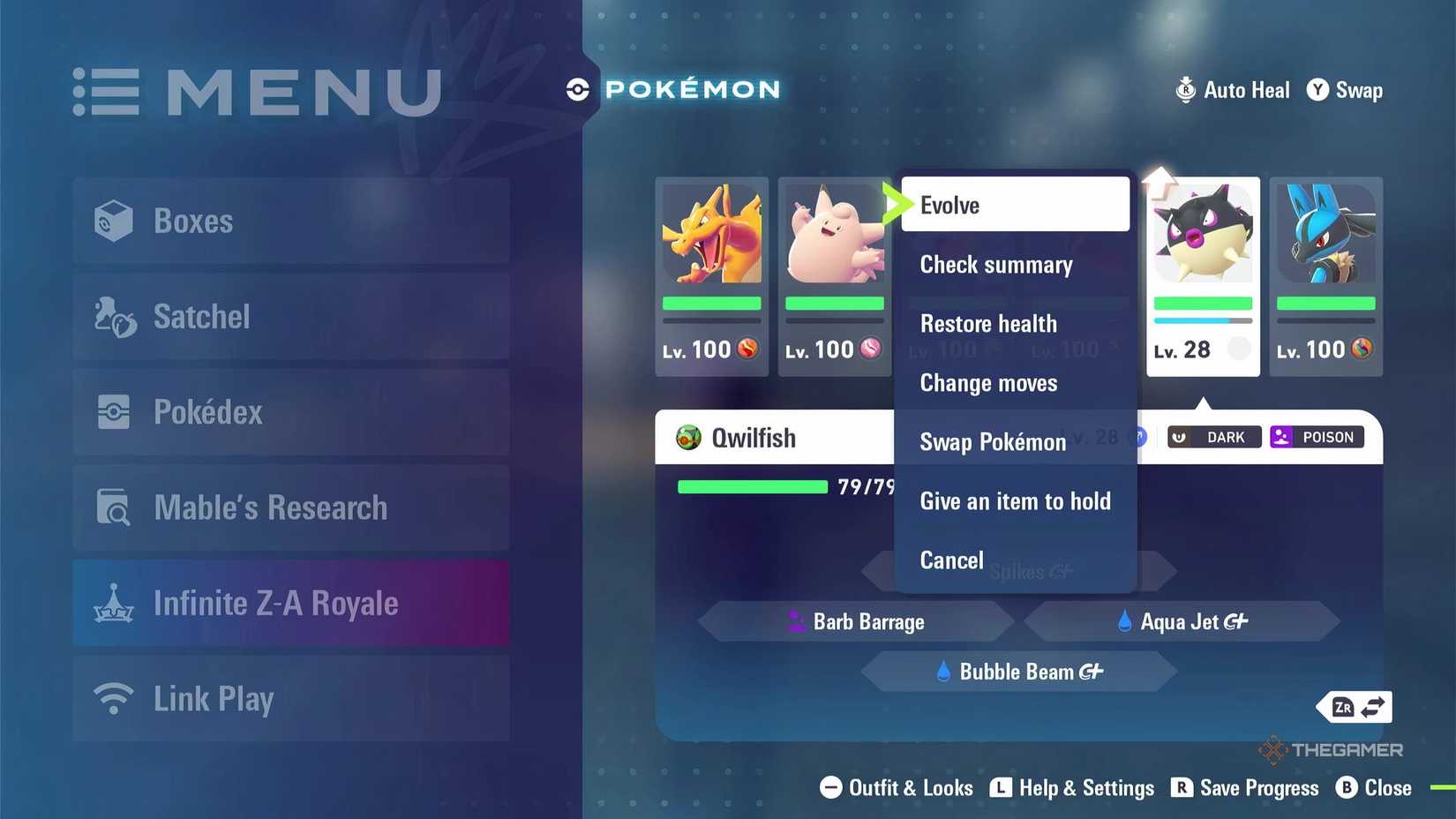
Task: Open the Boxes cube icon
Action: pos(113,221)
